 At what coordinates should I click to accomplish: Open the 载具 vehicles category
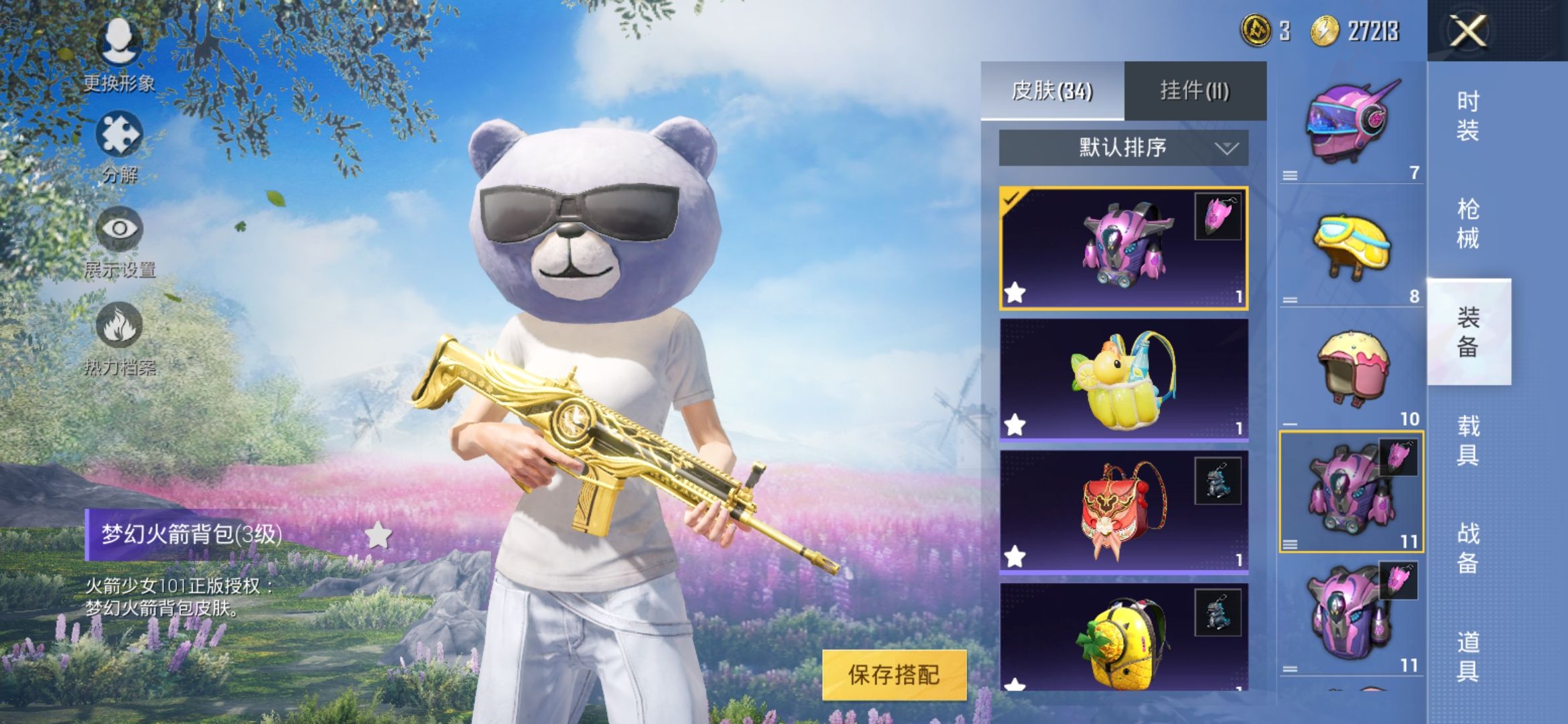1467,440
